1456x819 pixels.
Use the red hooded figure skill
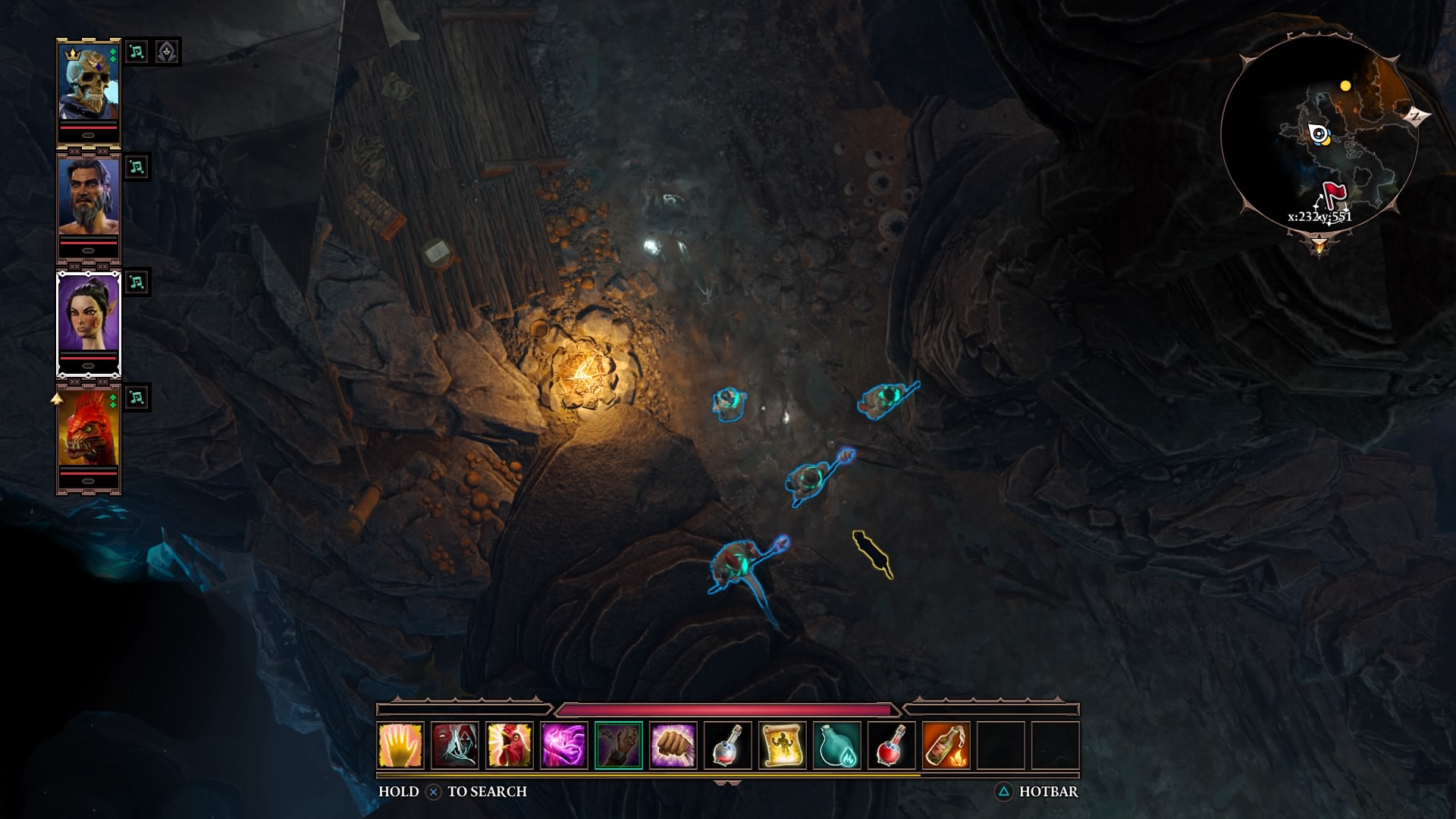(455, 745)
